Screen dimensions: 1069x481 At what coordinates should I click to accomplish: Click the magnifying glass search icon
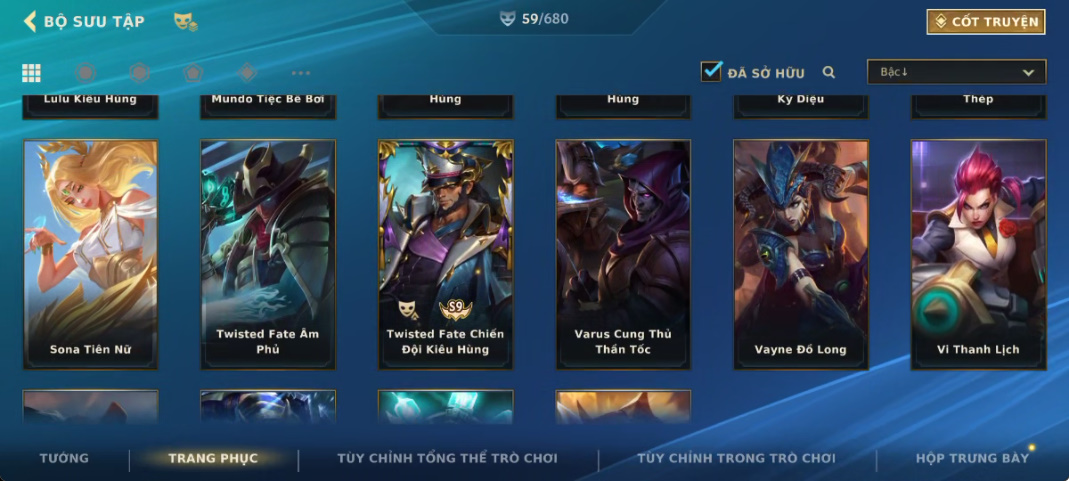(829, 72)
